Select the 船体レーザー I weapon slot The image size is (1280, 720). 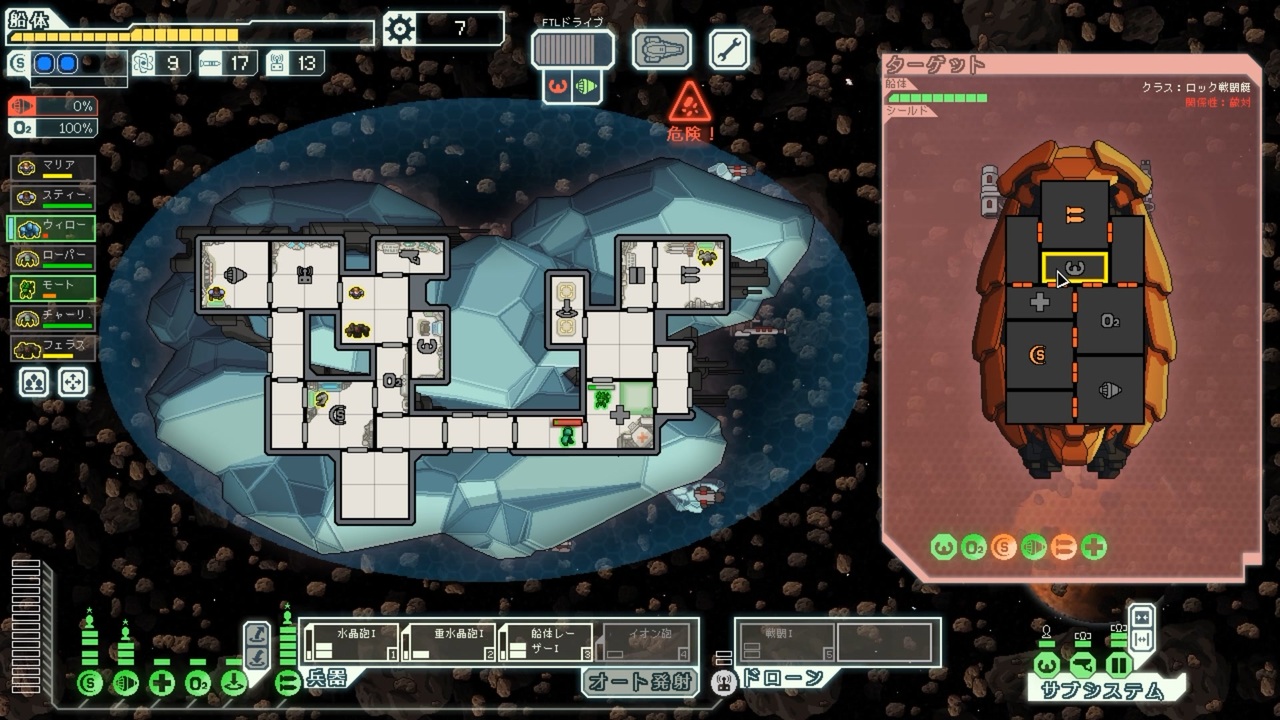click(x=546, y=642)
